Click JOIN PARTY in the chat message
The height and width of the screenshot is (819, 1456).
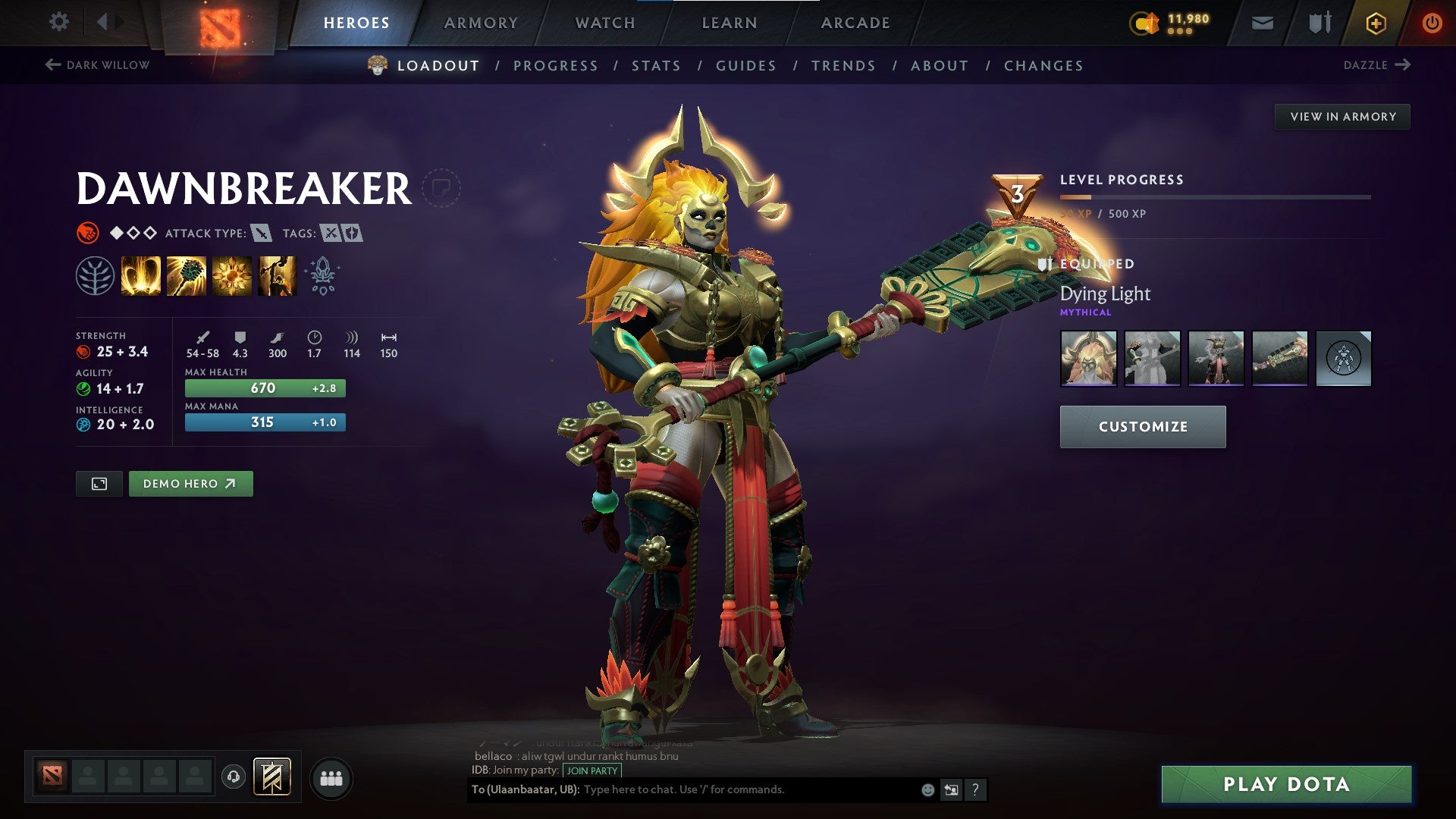(591, 770)
